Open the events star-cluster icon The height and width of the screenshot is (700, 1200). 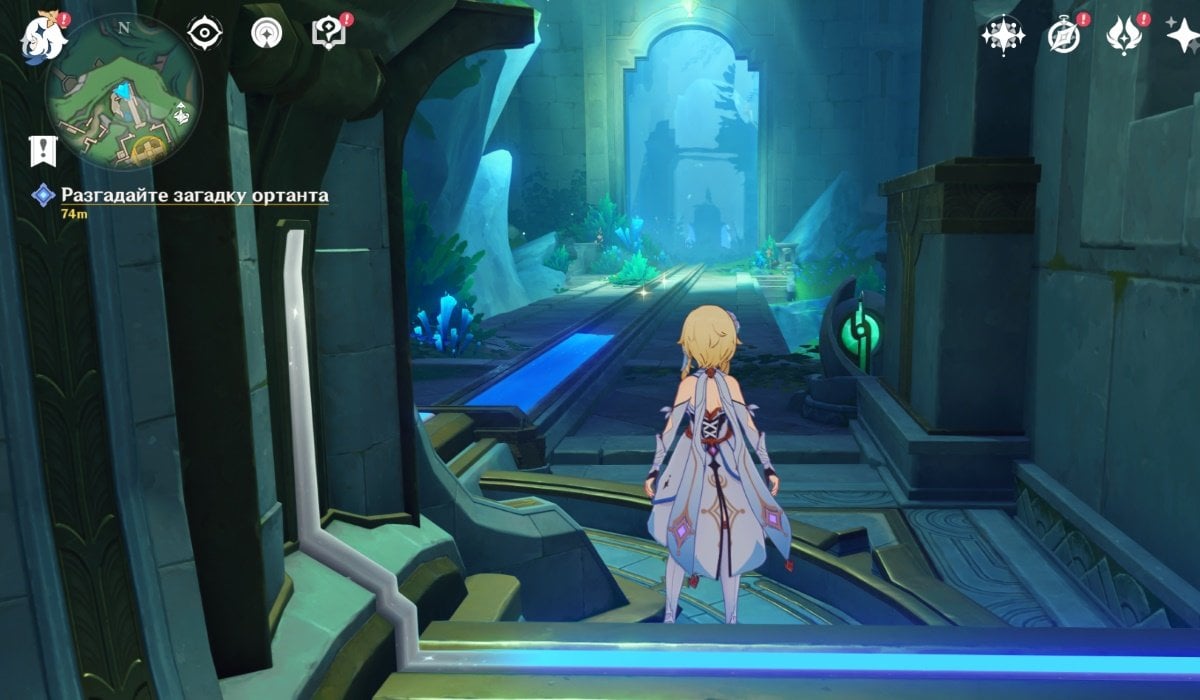tap(1002, 35)
